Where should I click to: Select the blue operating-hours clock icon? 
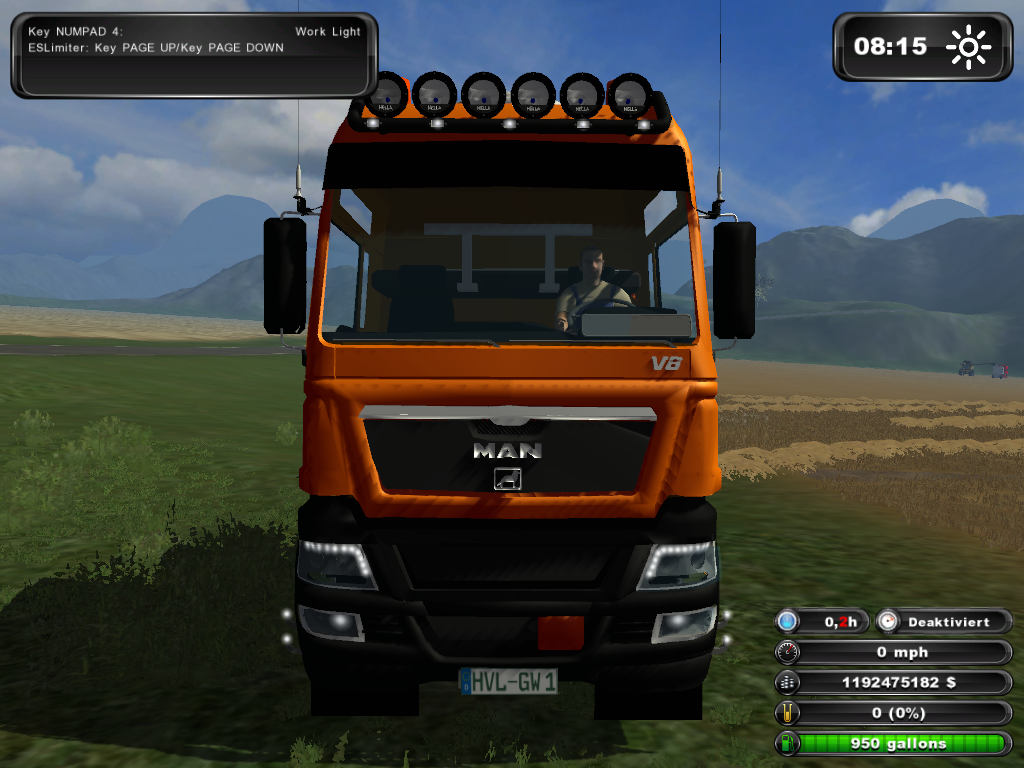(x=788, y=622)
